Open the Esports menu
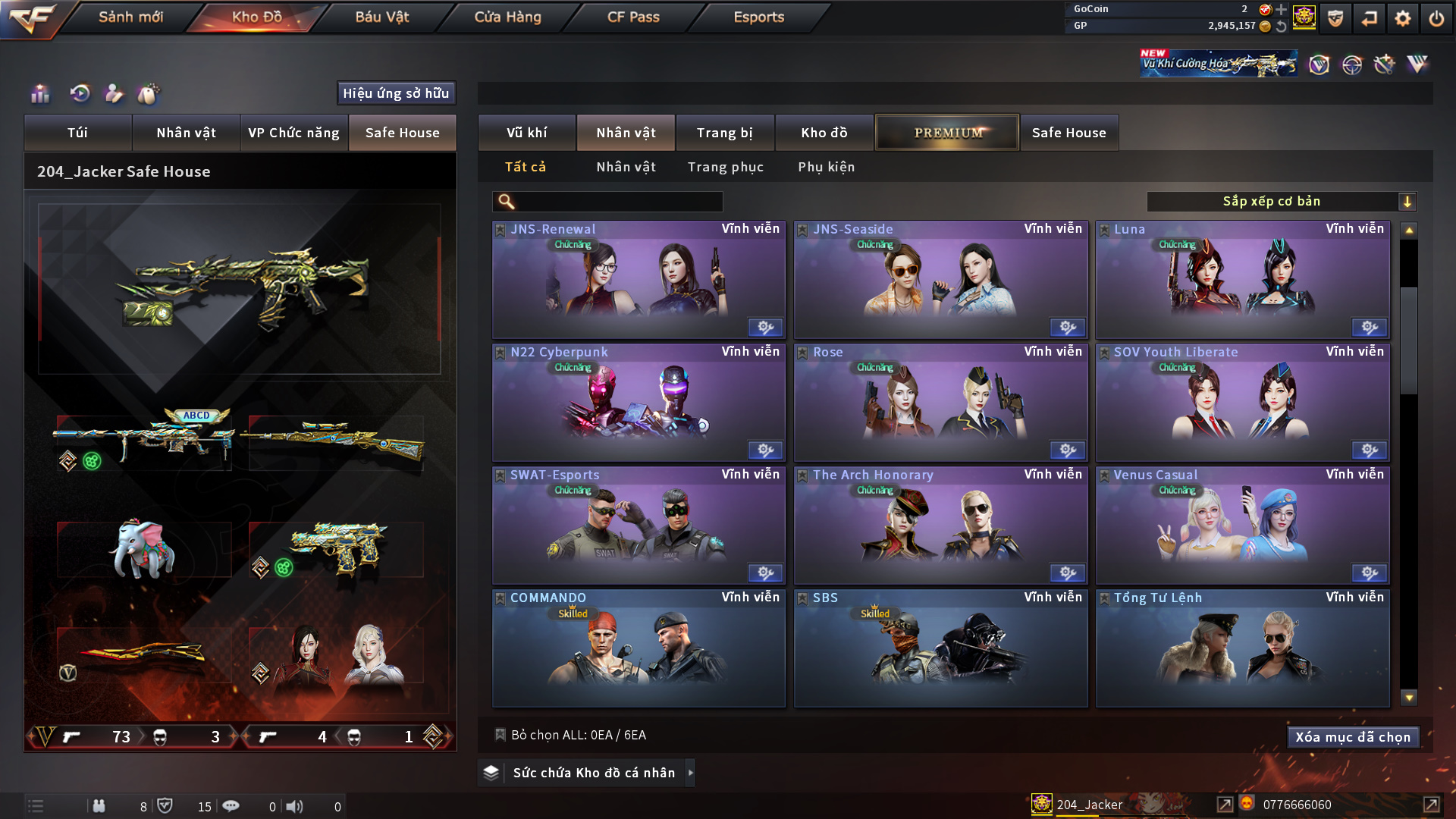 tap(758, 17)
